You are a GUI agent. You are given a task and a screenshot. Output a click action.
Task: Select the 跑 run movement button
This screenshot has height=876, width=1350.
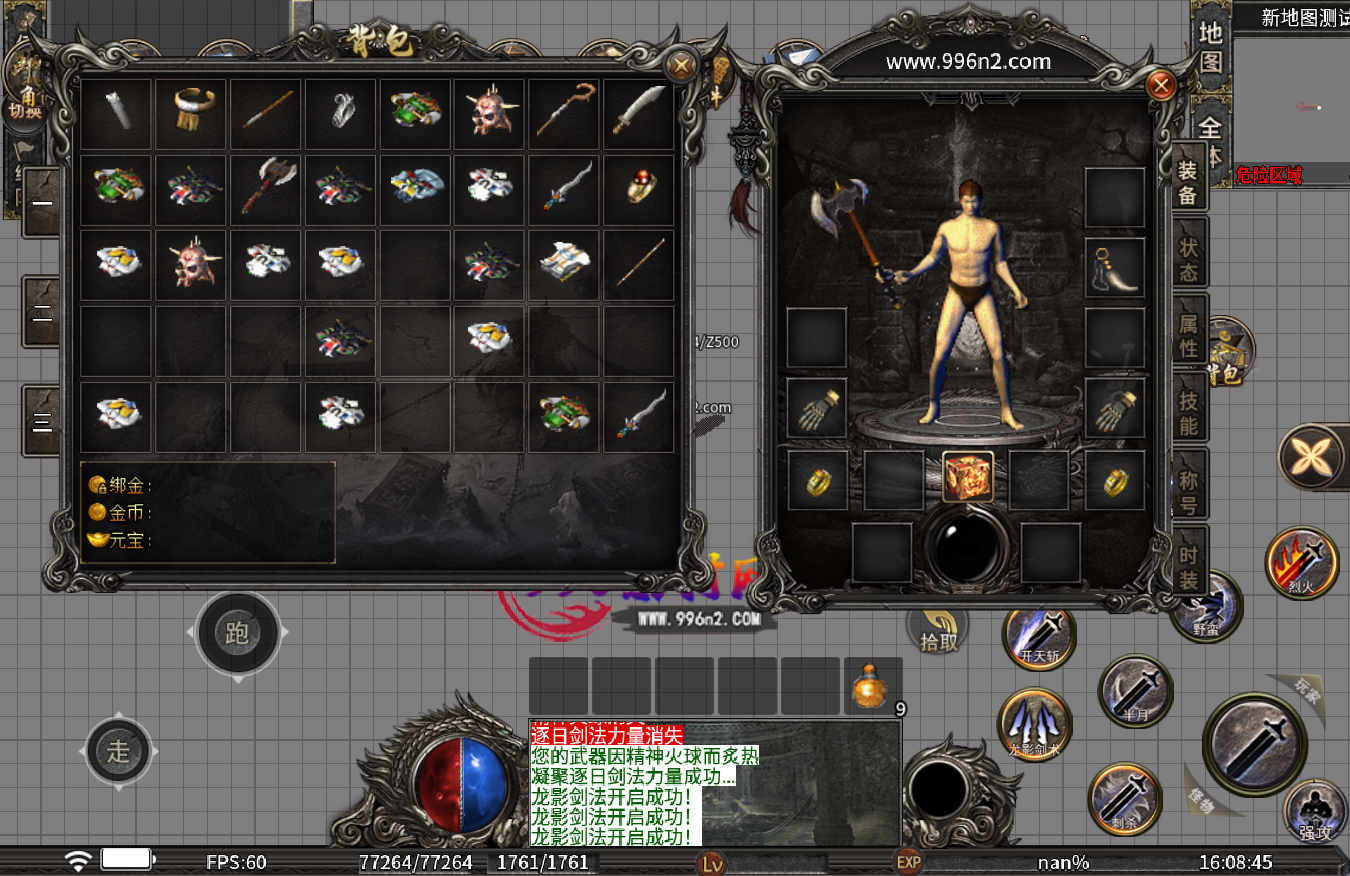click(237, 633)
